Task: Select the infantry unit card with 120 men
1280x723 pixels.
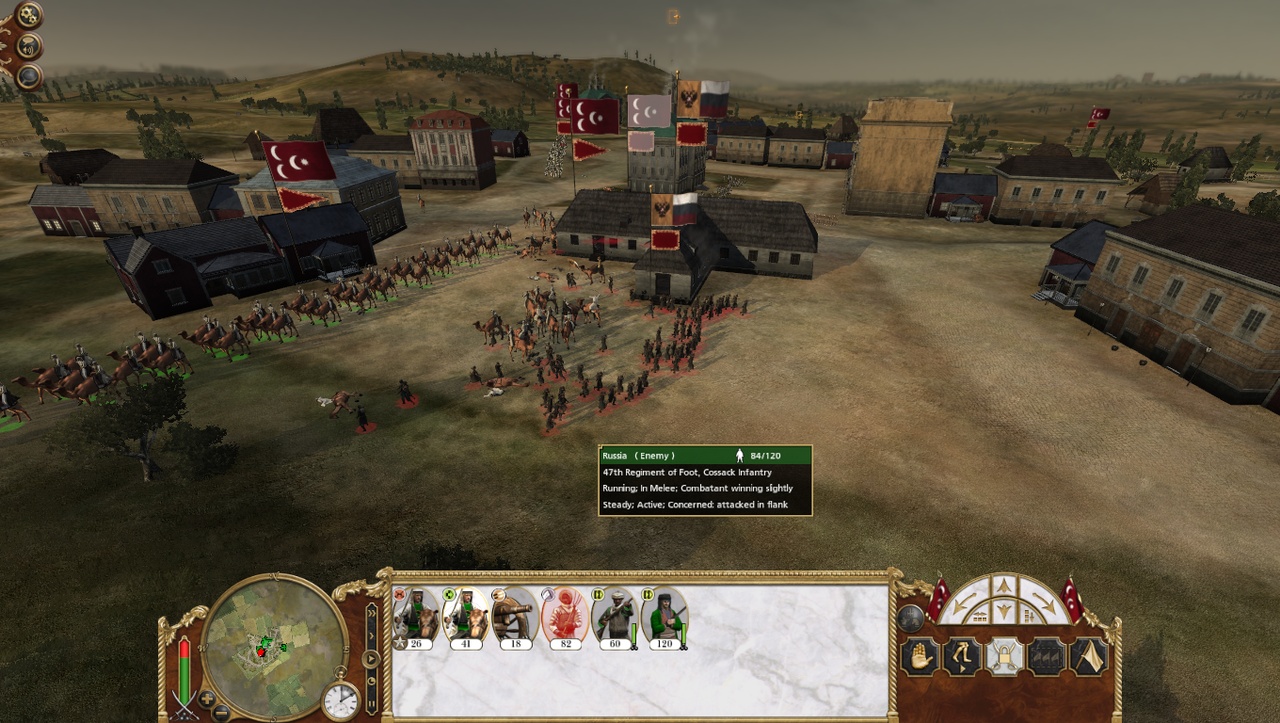Action: click(663, 617)
